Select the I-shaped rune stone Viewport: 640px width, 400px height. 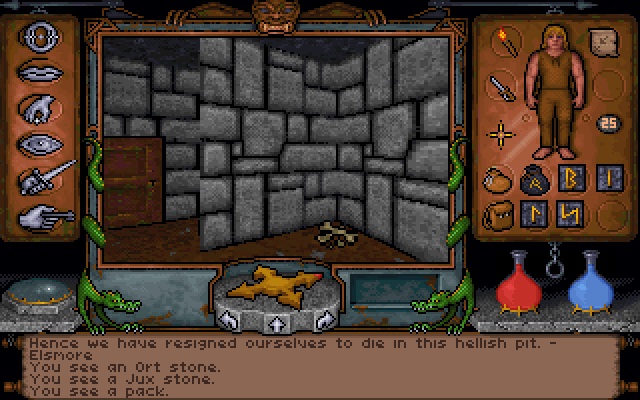point(603,180)
